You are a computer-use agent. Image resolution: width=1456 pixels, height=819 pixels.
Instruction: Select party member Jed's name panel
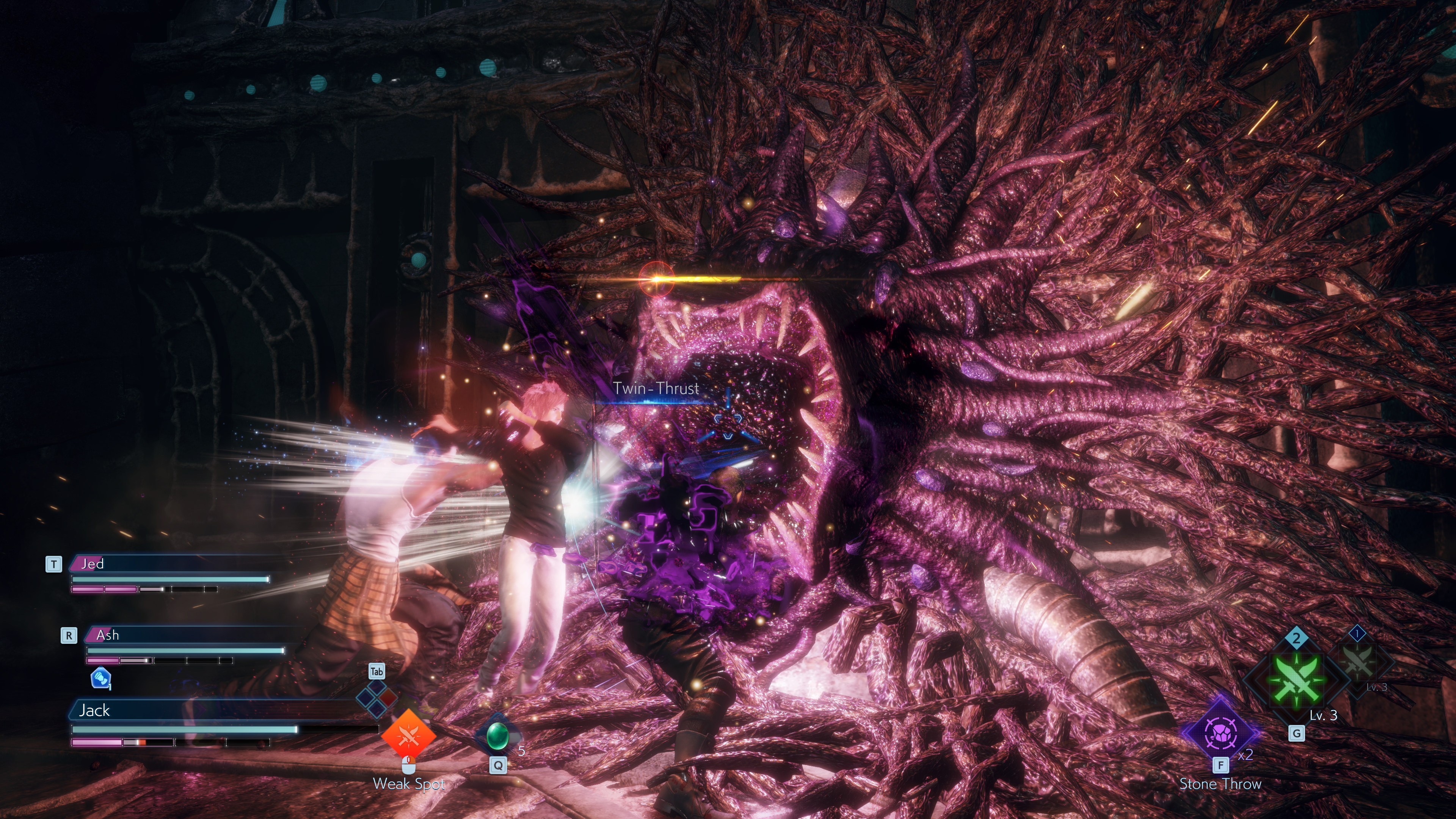point(169,564)
